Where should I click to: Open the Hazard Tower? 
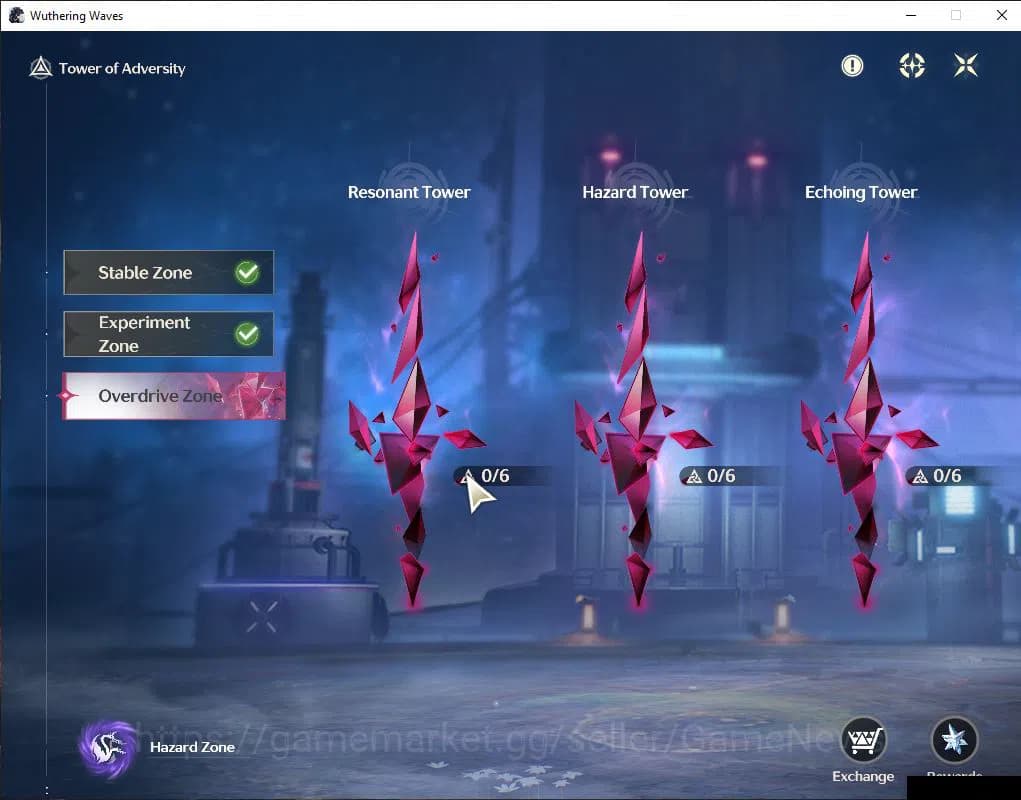point(638,420)
